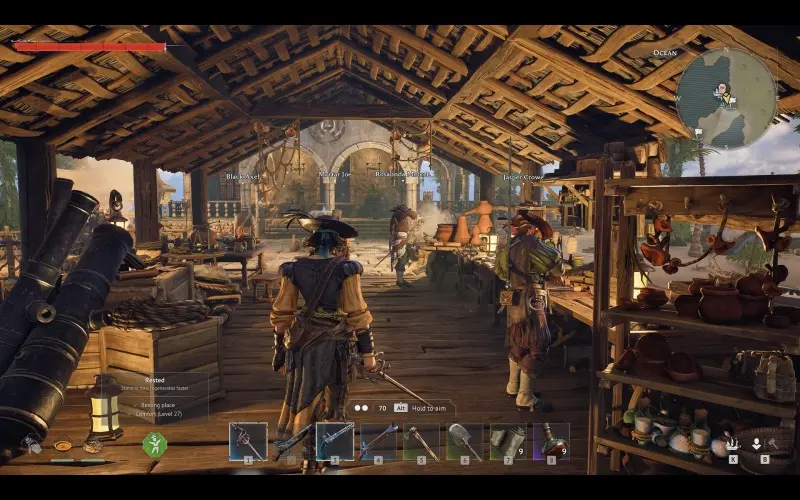Choose the long rifle in slot 4

click(378, 441)
